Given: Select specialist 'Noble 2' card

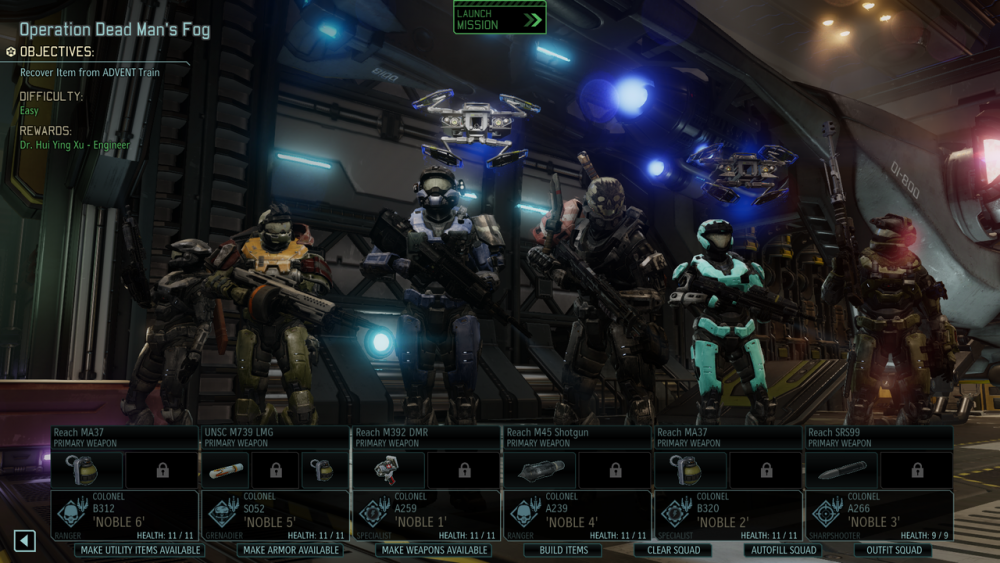Looking at the screenshot, I should tap(727, 514).
